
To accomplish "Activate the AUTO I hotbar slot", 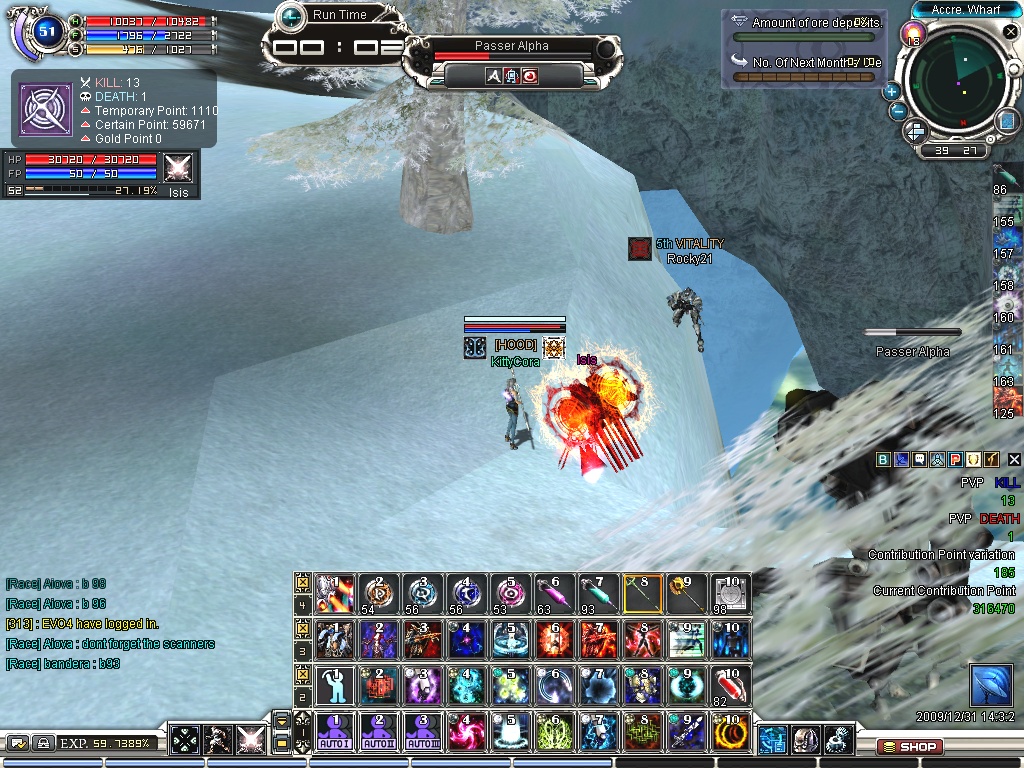I will pos(334,732).
